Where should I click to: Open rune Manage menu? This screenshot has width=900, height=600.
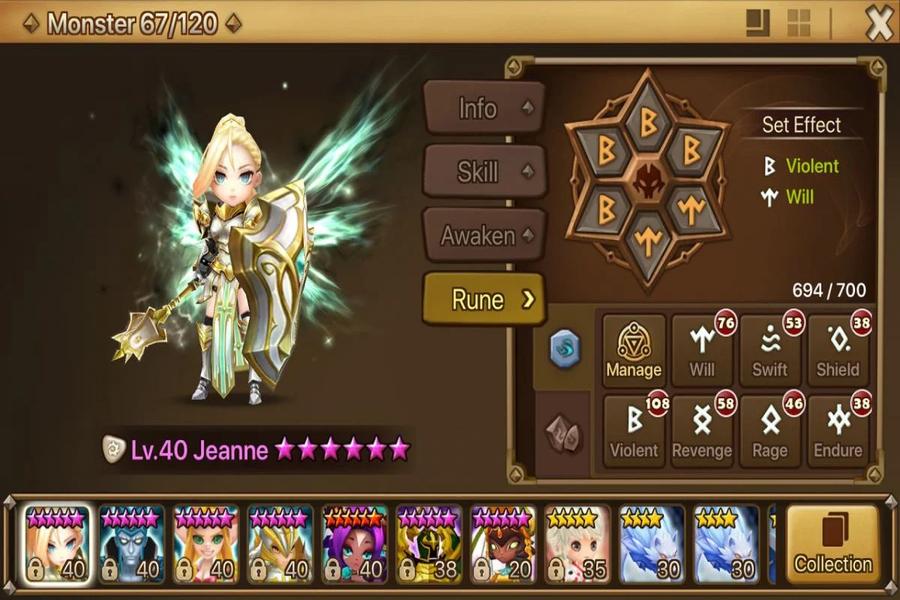[634, 350]
